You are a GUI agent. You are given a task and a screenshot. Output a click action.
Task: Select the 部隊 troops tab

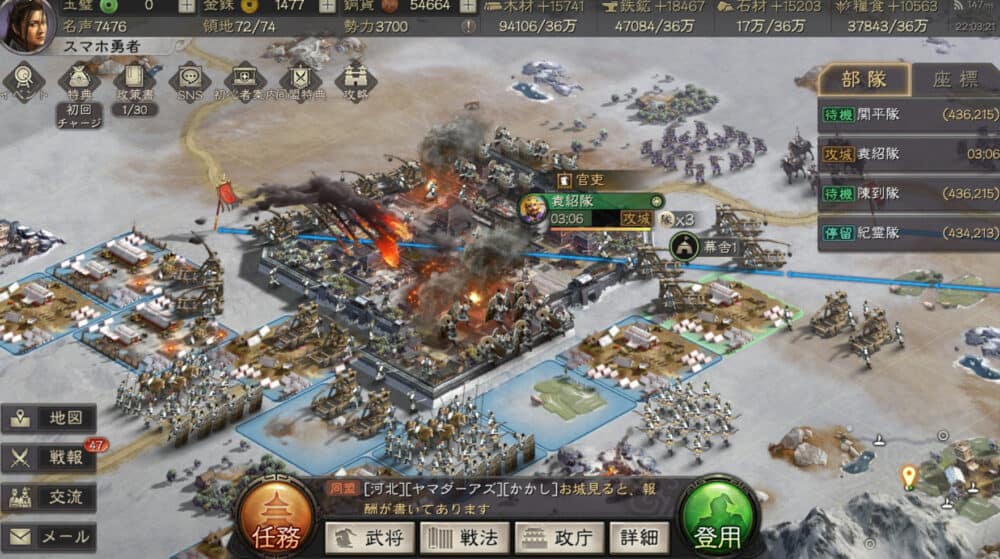pos(864,80)
